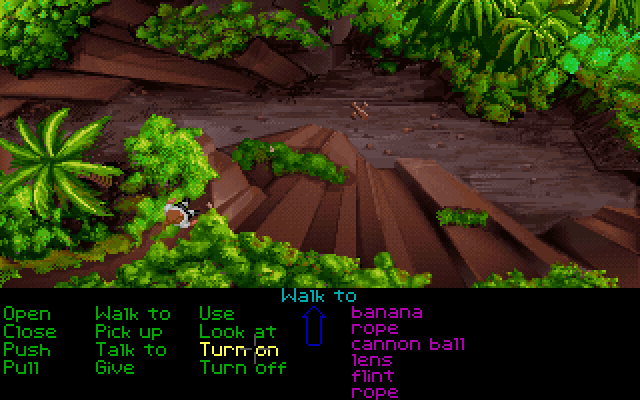Choose the Give verb
Screen dimensions: 640x400
(x=114, y=368)
